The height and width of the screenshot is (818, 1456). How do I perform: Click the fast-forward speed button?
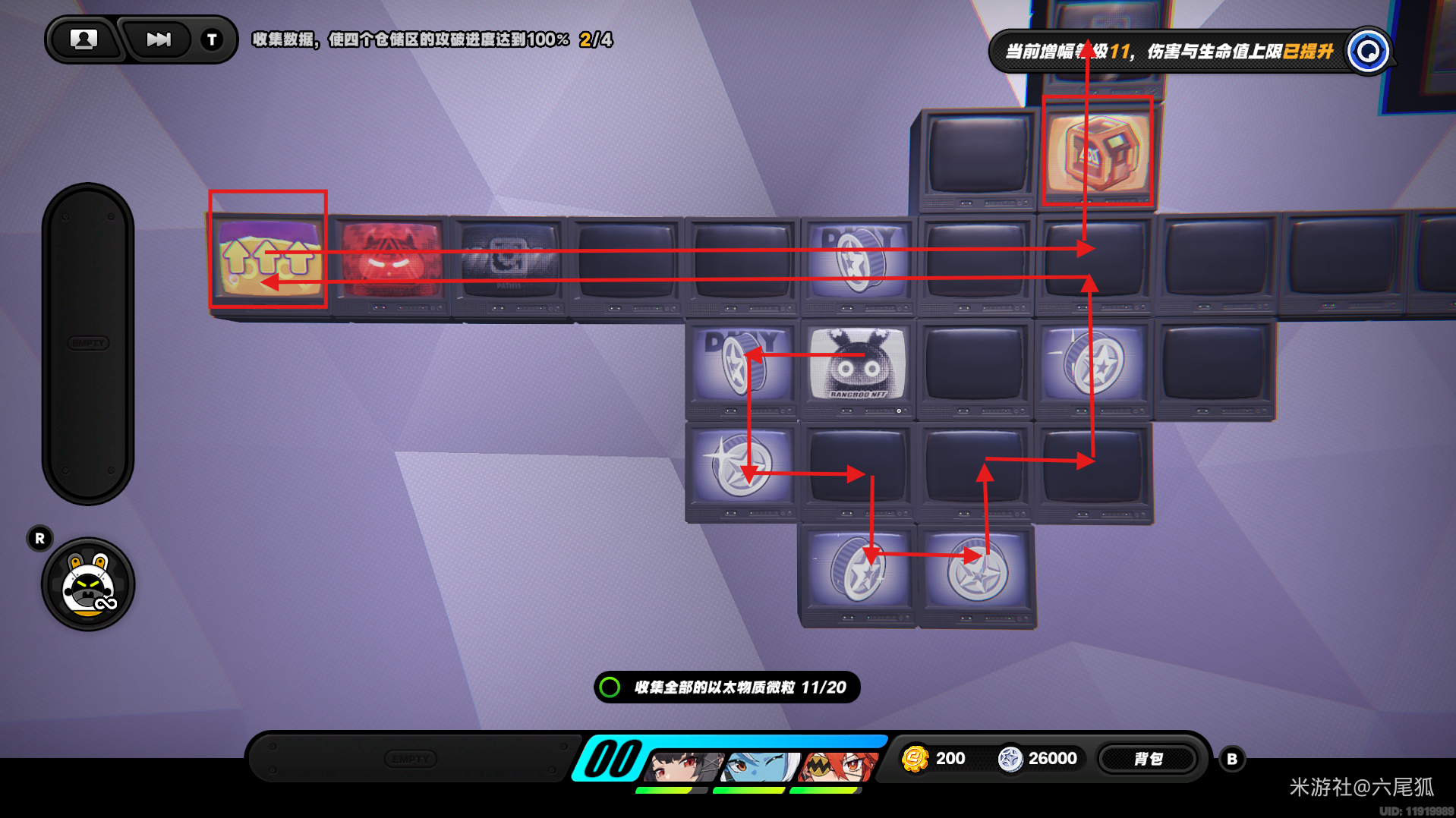(158, 39)
